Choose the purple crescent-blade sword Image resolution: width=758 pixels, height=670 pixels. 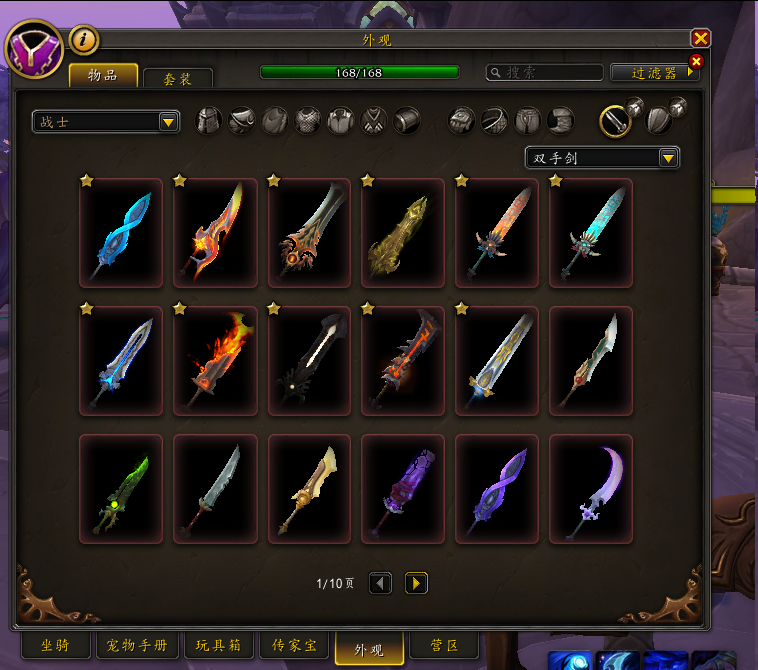click(591, 488)
